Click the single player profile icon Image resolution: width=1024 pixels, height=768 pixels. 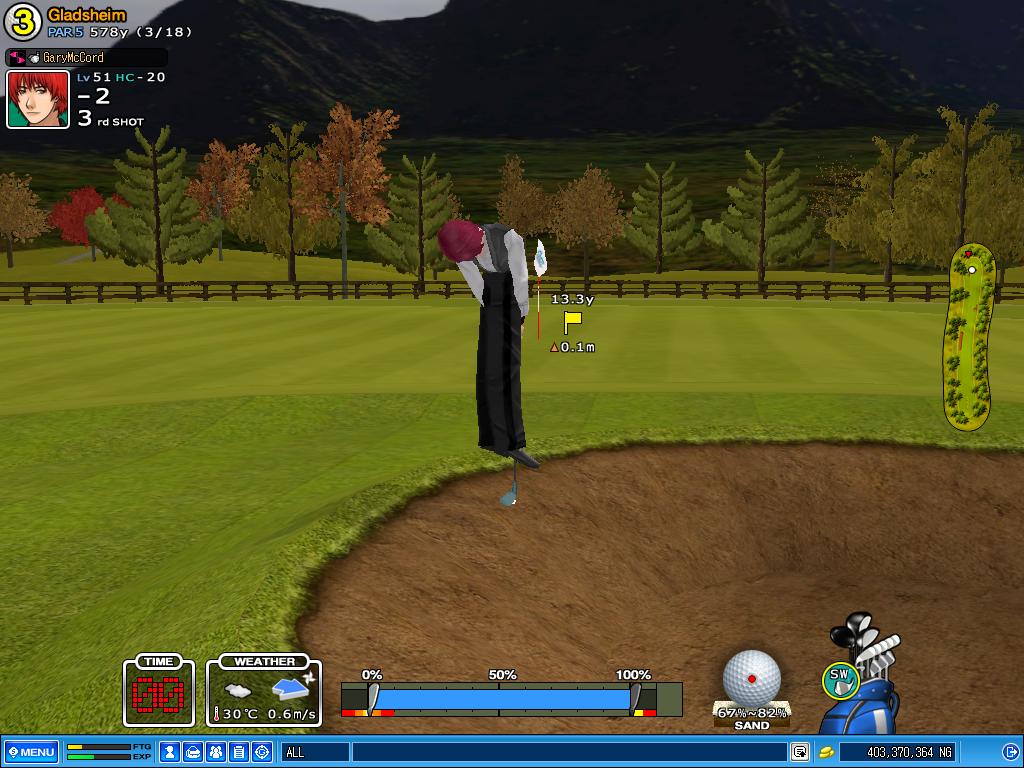170,752
